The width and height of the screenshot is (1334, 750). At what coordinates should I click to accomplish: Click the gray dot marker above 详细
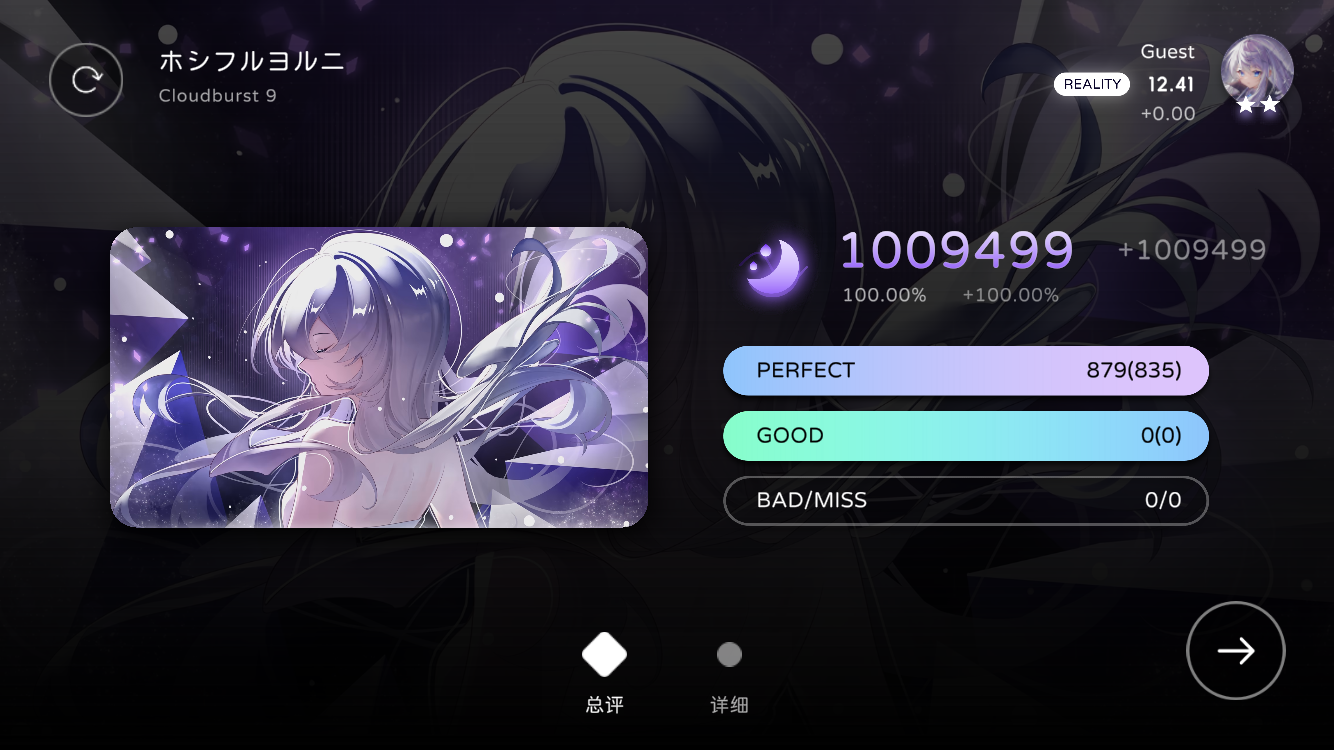729,654
